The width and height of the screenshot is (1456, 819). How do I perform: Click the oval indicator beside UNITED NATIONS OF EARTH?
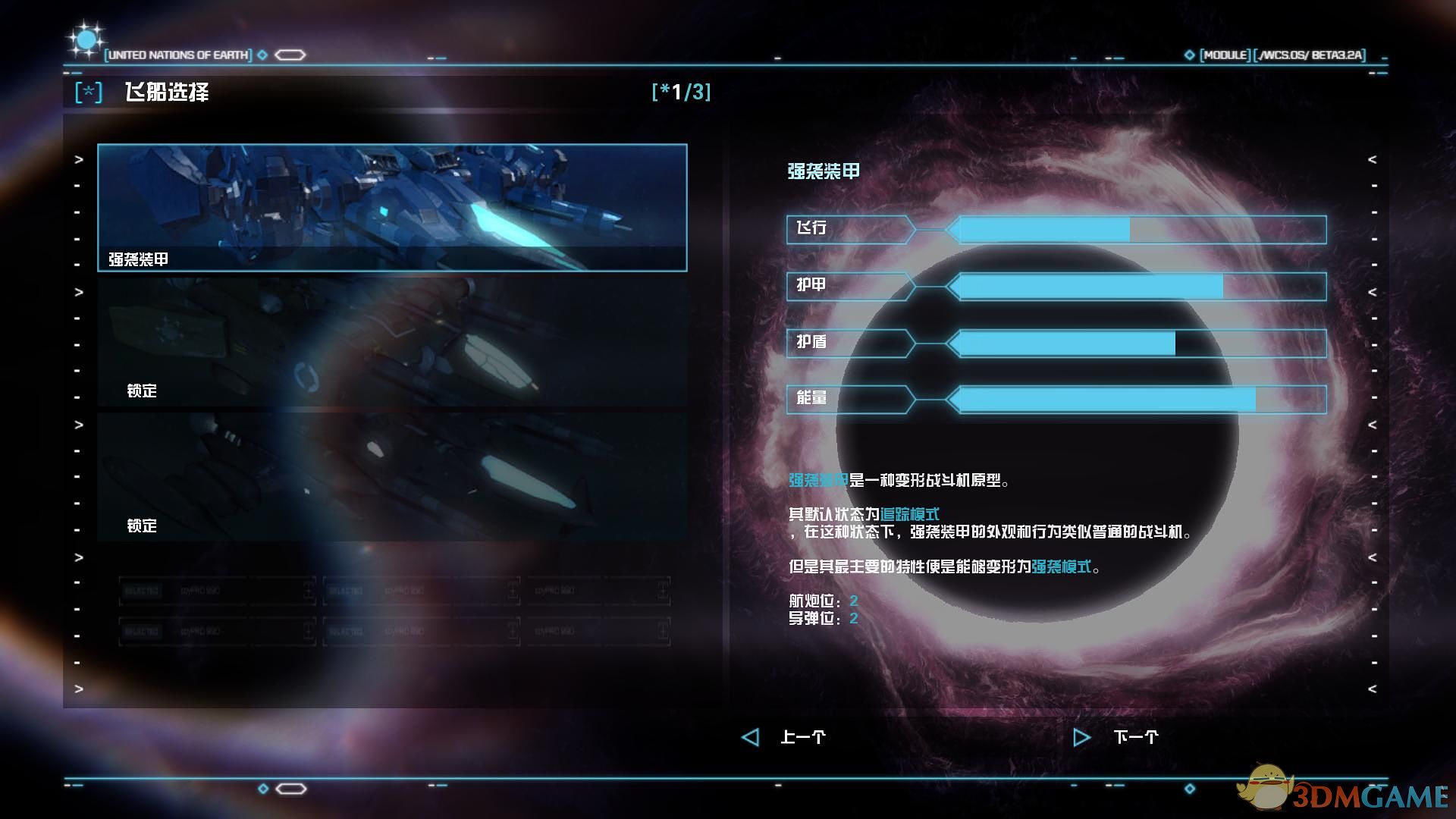click(x=289, y=55)
